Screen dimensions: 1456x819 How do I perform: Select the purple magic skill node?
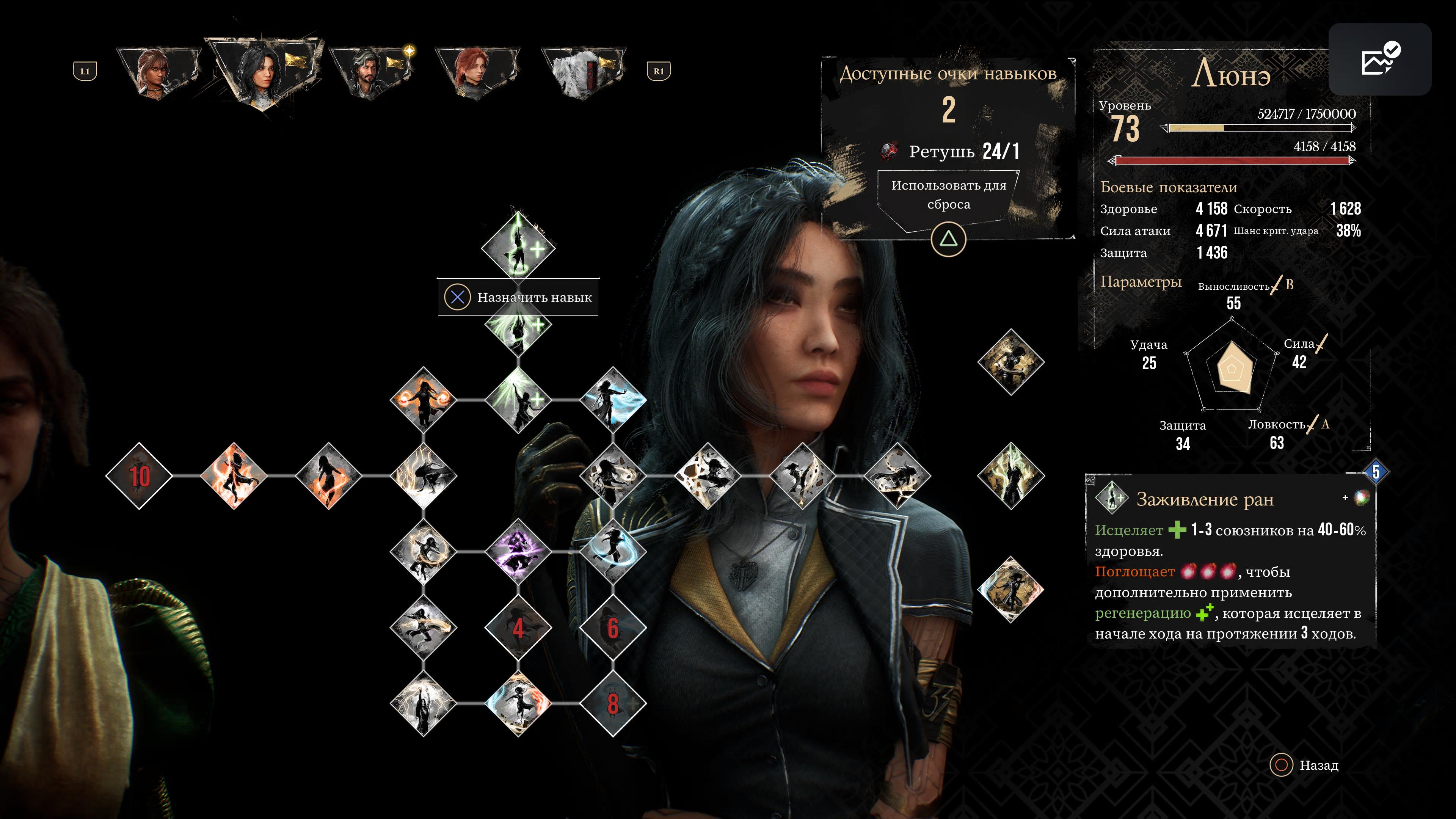pos(518,551)
